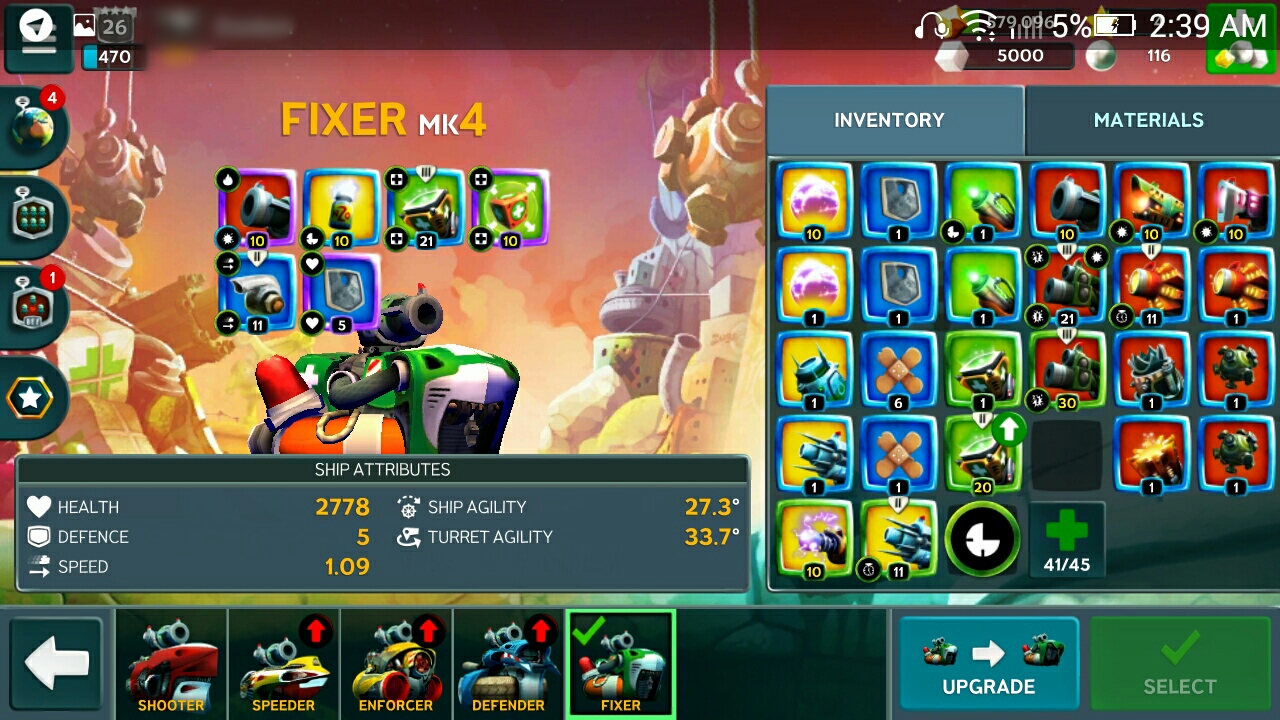Choose the Speeder ship
The image size is (1280, 720).
point(284,664)
